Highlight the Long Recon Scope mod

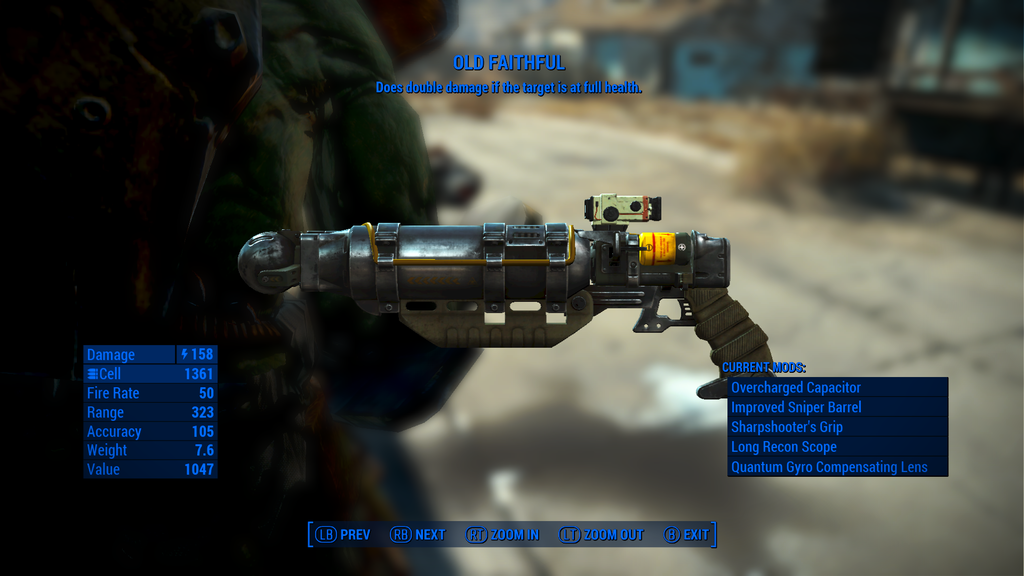click(x=837, y=447)
